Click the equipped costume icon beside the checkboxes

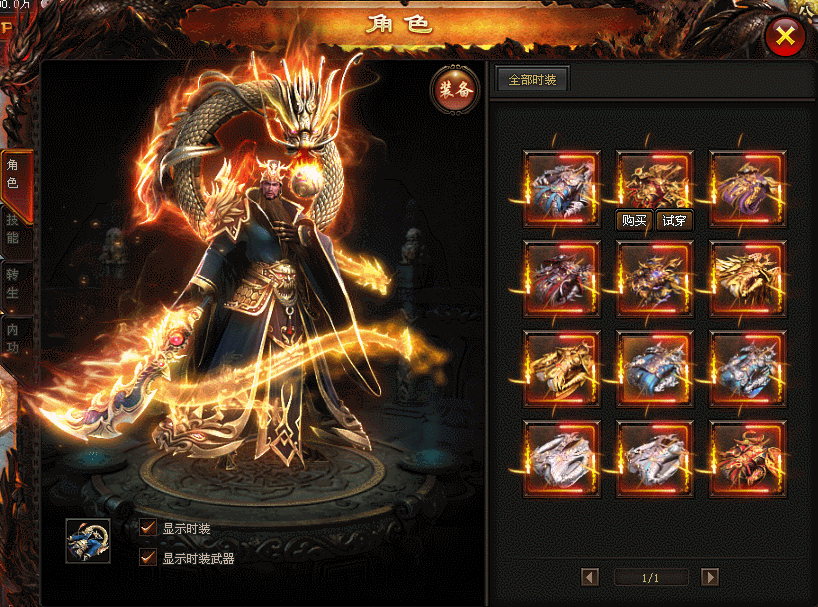pos(88,541)
